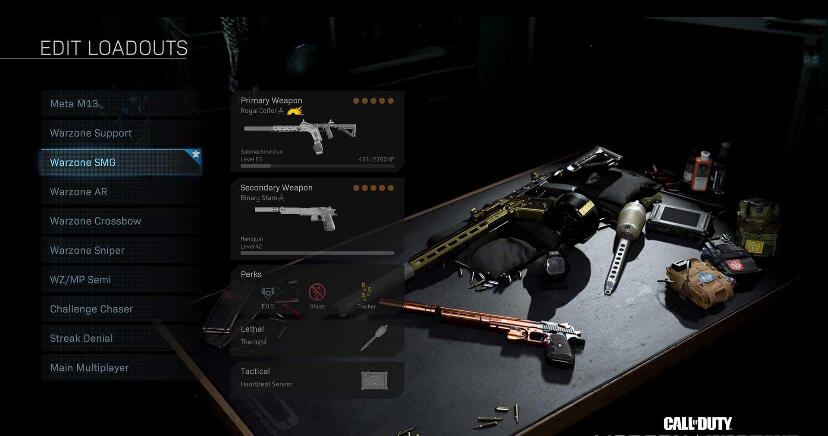Switch to the Warzone AR loadout
The height and width of the screenshot is (436, 828).
point(120,192)
